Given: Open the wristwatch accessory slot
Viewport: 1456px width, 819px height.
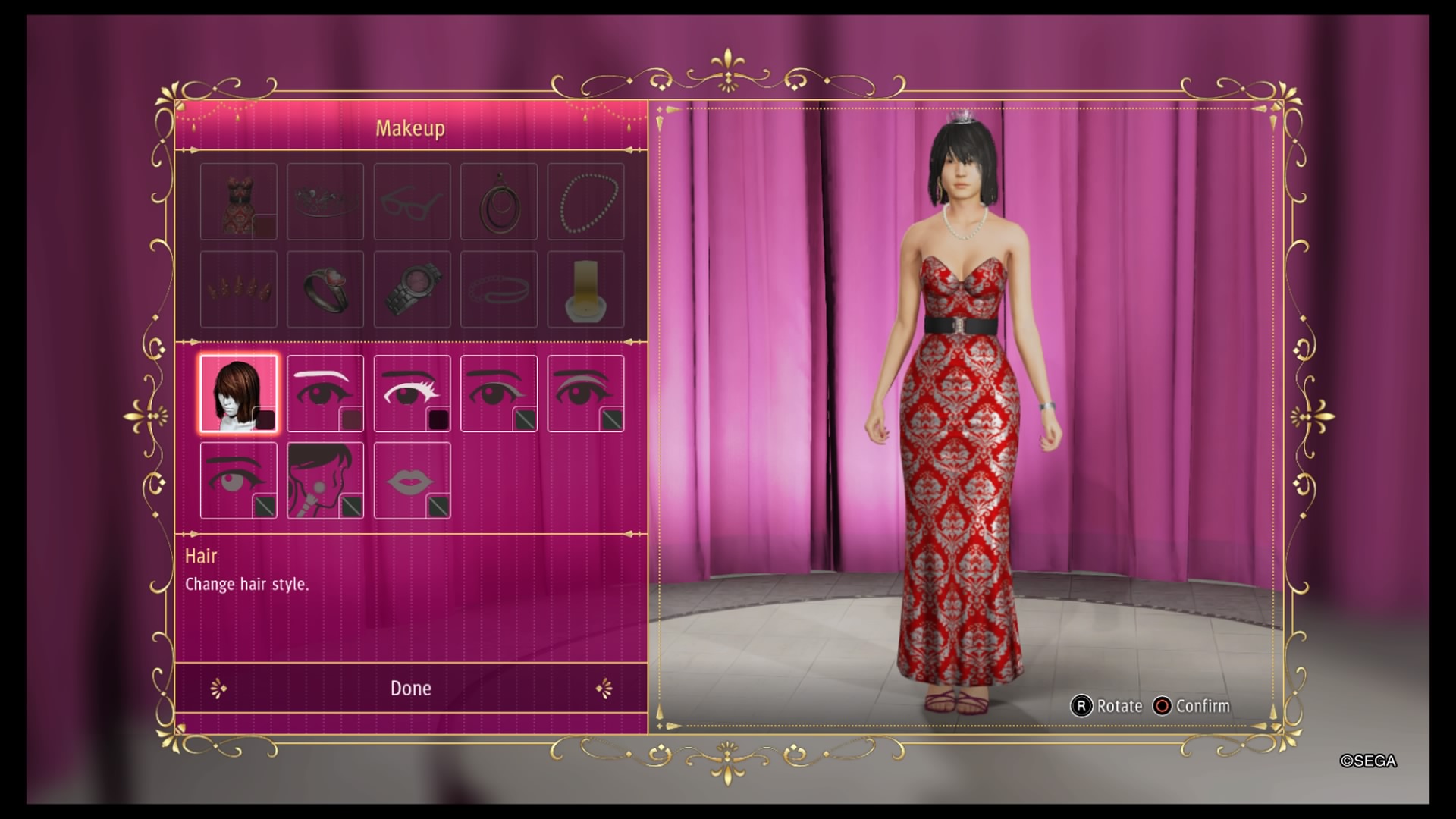Looking at the screenshot, I should click(412, 289).
